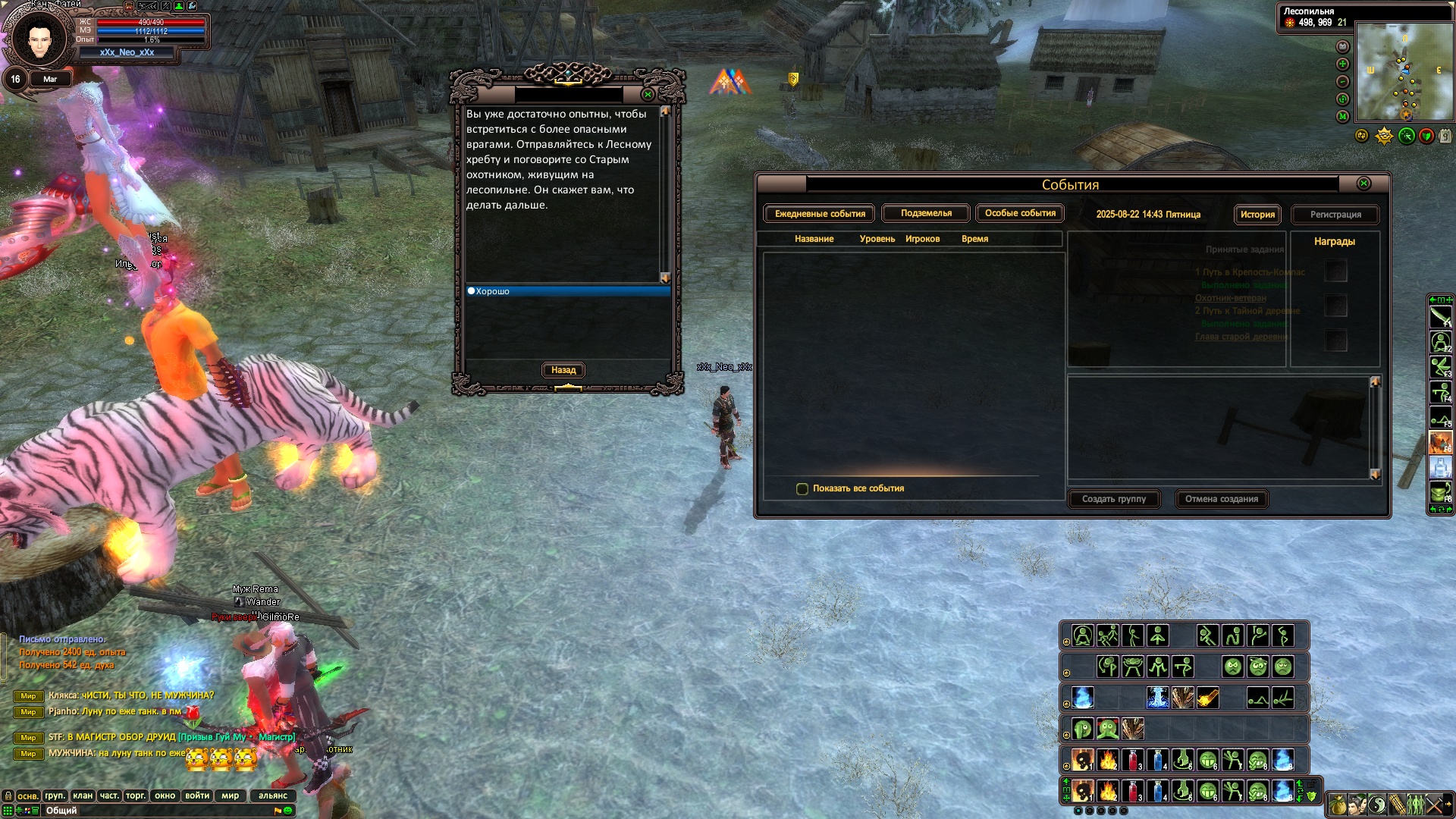
Task: Click the player portrait avatar
Action: (39, 38)
